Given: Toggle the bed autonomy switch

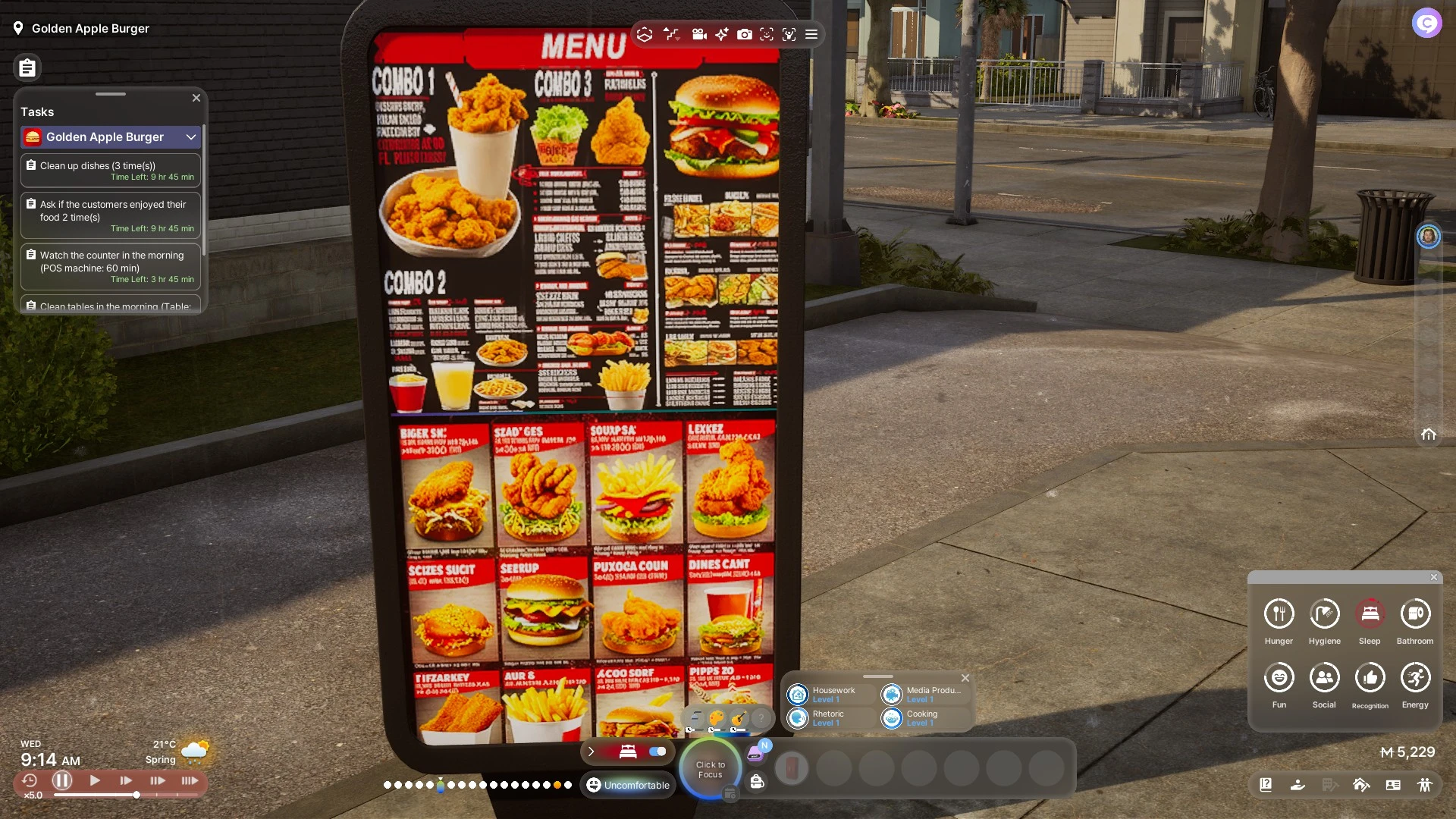Looking at the screenshot, I should [657, 752].
